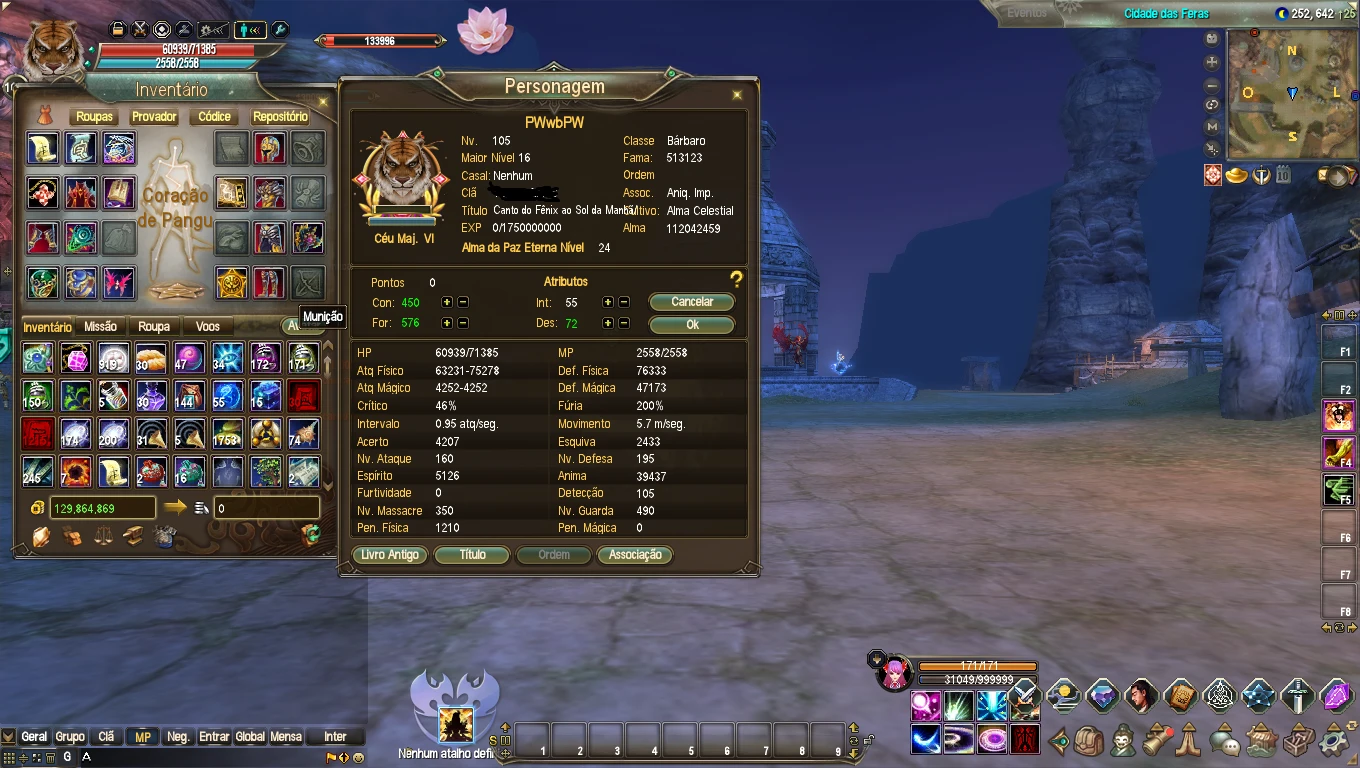
Task: Switch to the Roupas equipment tab
Action: [x=94, y=117]
